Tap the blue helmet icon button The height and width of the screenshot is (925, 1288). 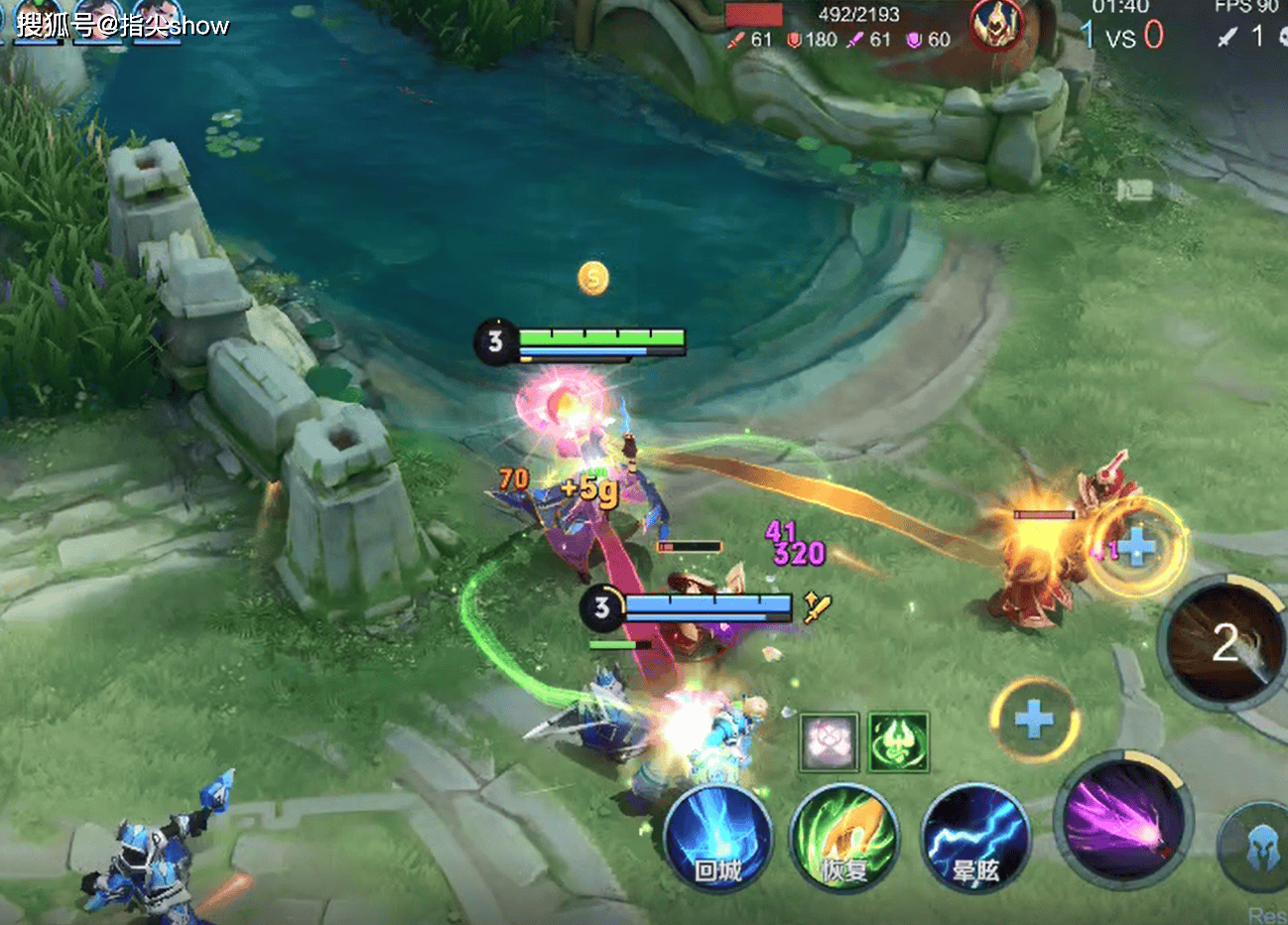pyautogui.click(x=1258, y=848)
